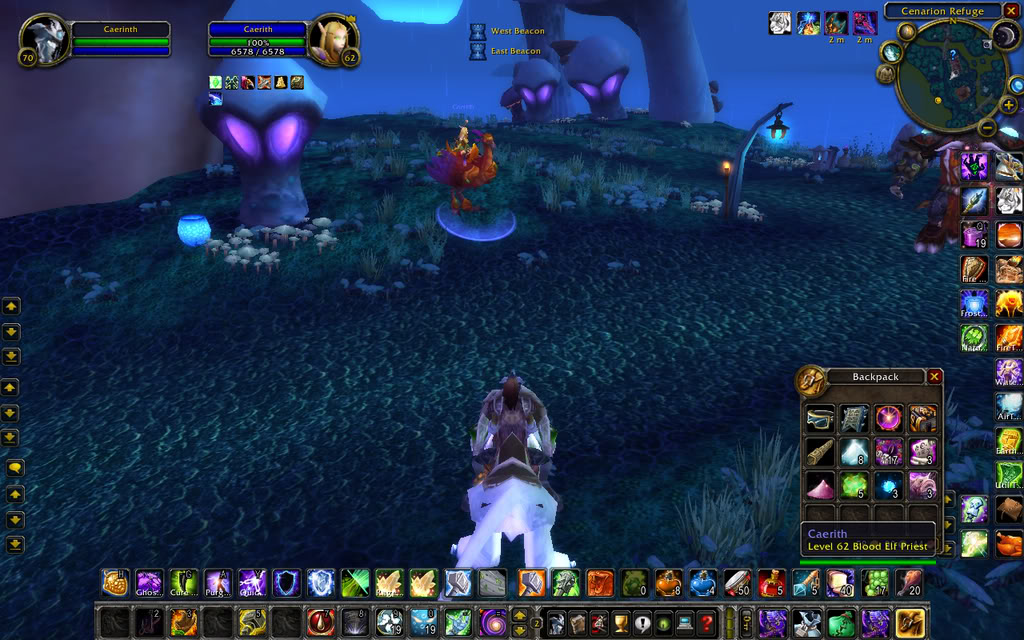Open the golden backpack bag slot
Screen dimensions: 1024x640
click(909, 622)
